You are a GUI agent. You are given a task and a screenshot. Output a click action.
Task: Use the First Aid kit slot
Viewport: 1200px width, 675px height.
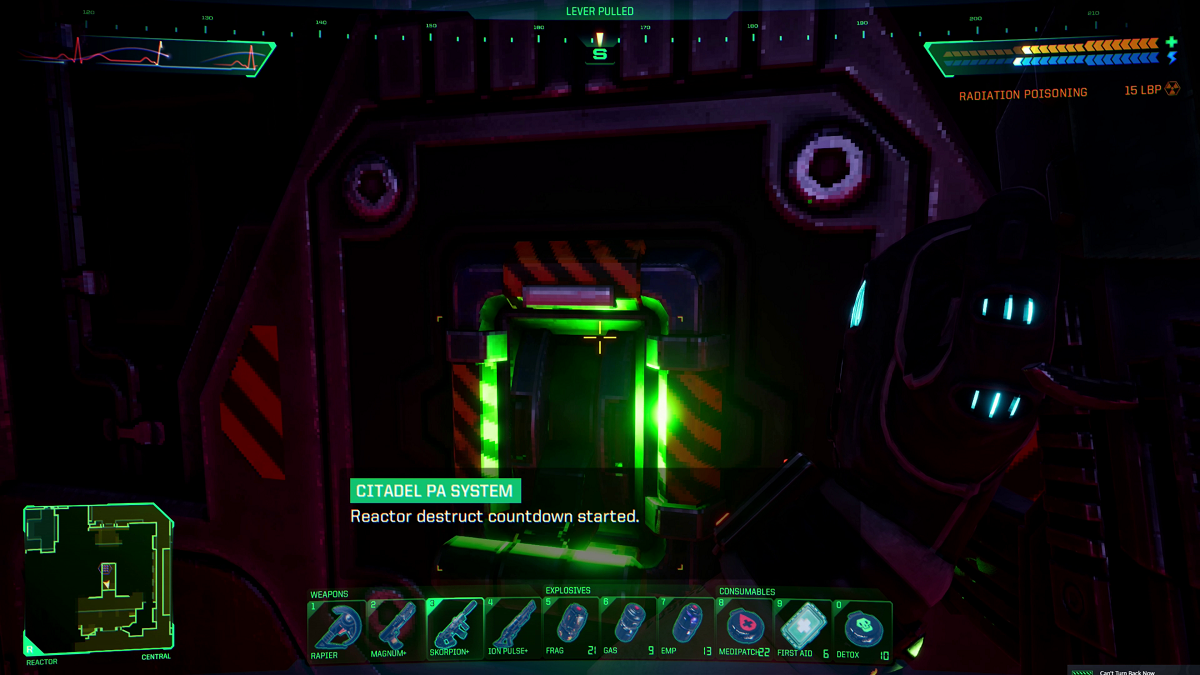pos(802,627)
